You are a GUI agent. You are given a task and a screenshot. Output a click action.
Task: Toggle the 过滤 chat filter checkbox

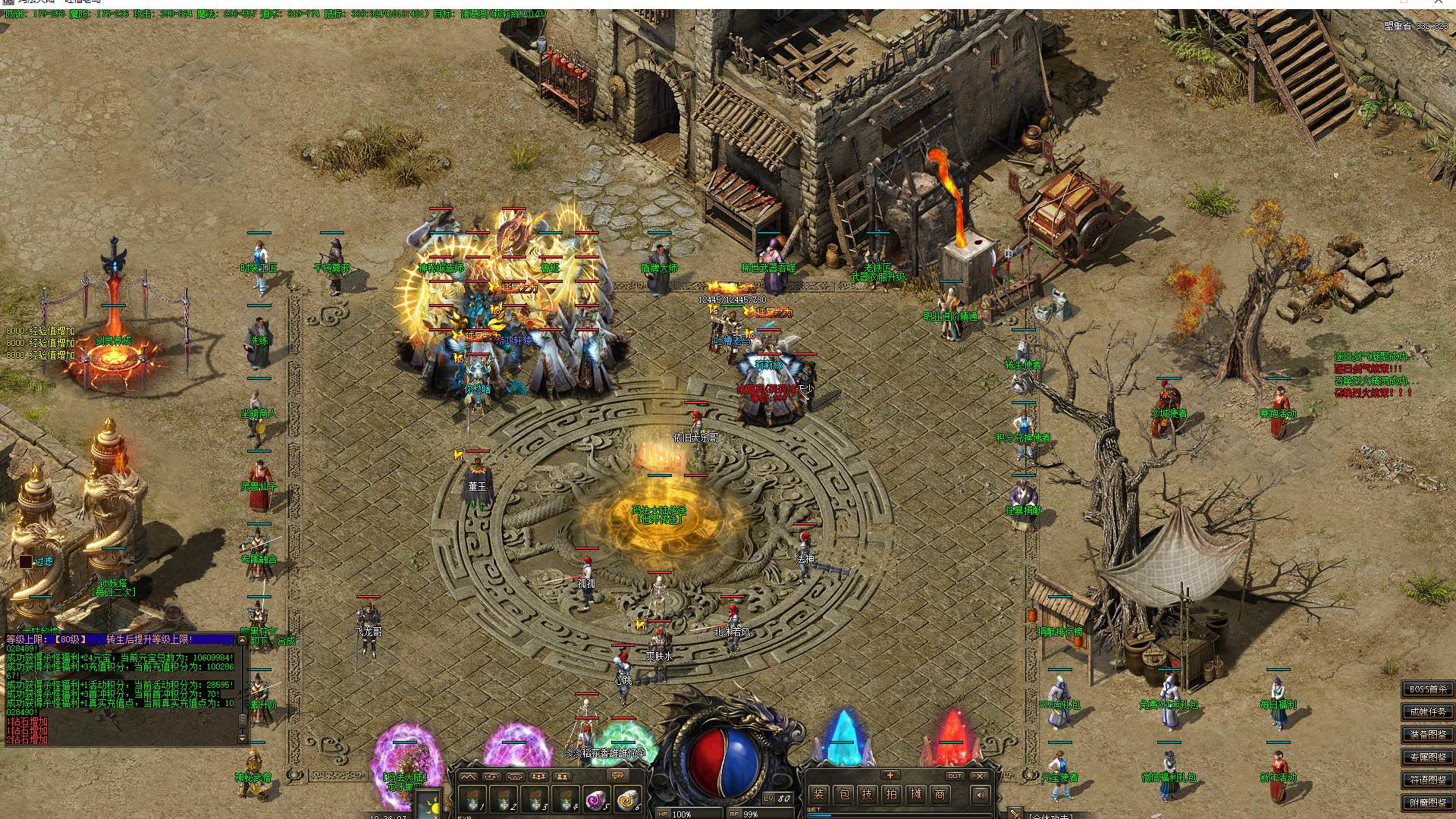(26, 561)
